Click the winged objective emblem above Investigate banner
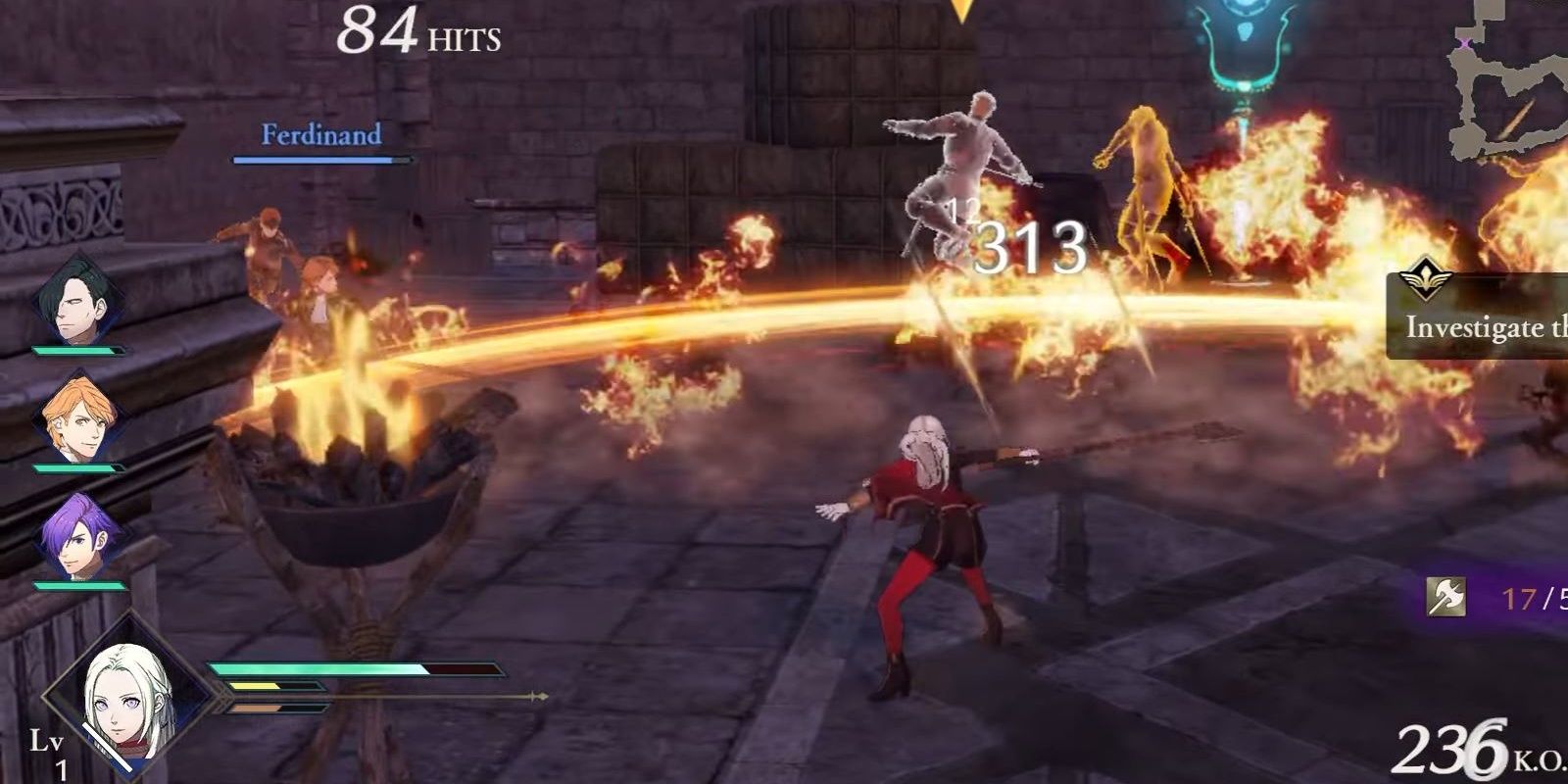 click(1427, 277)
